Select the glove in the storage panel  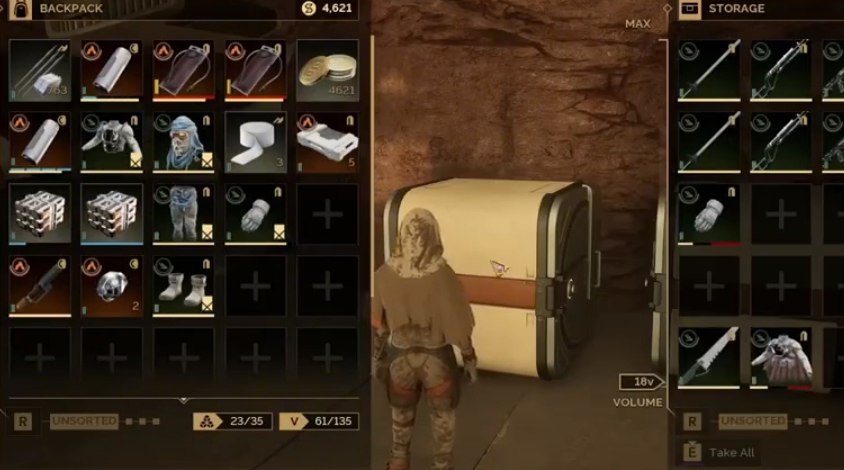709,214
